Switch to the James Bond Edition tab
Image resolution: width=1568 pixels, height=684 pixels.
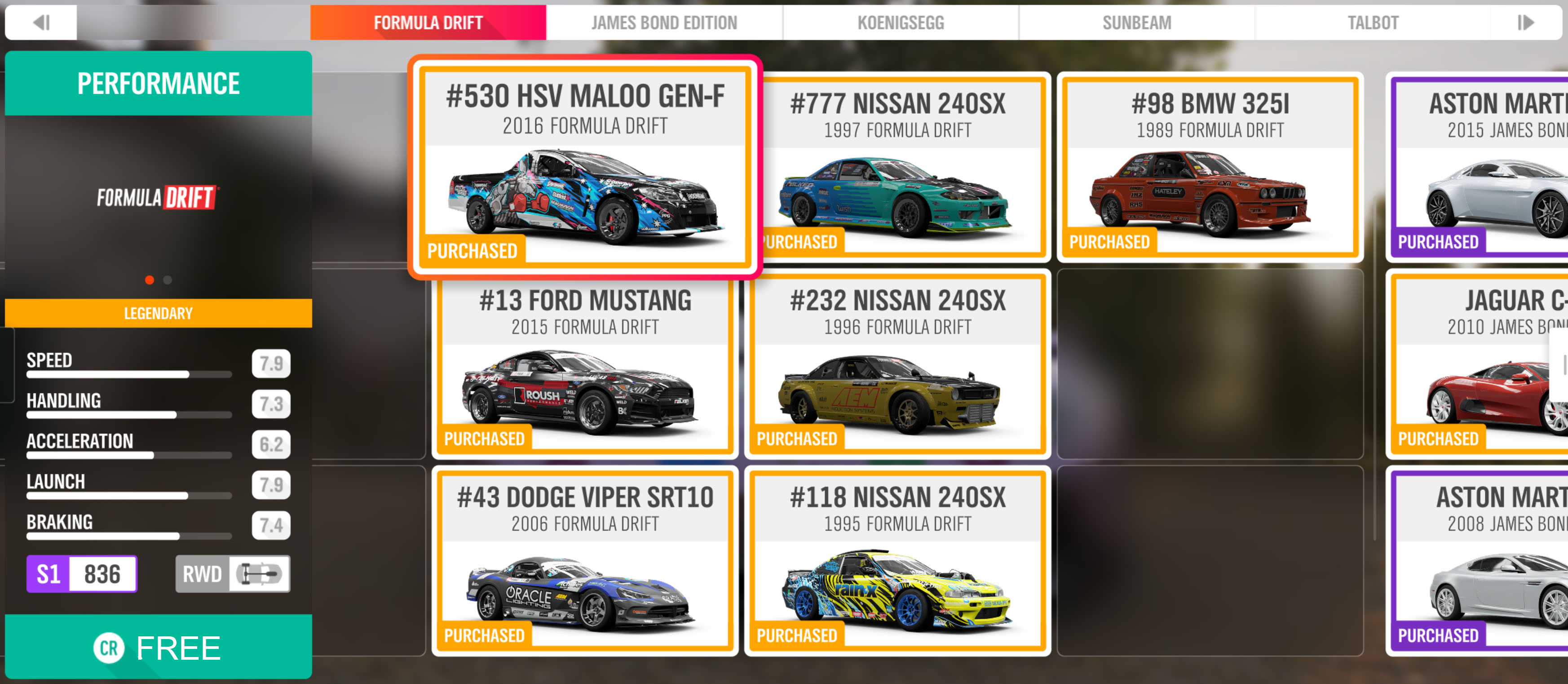click(663, 23)
